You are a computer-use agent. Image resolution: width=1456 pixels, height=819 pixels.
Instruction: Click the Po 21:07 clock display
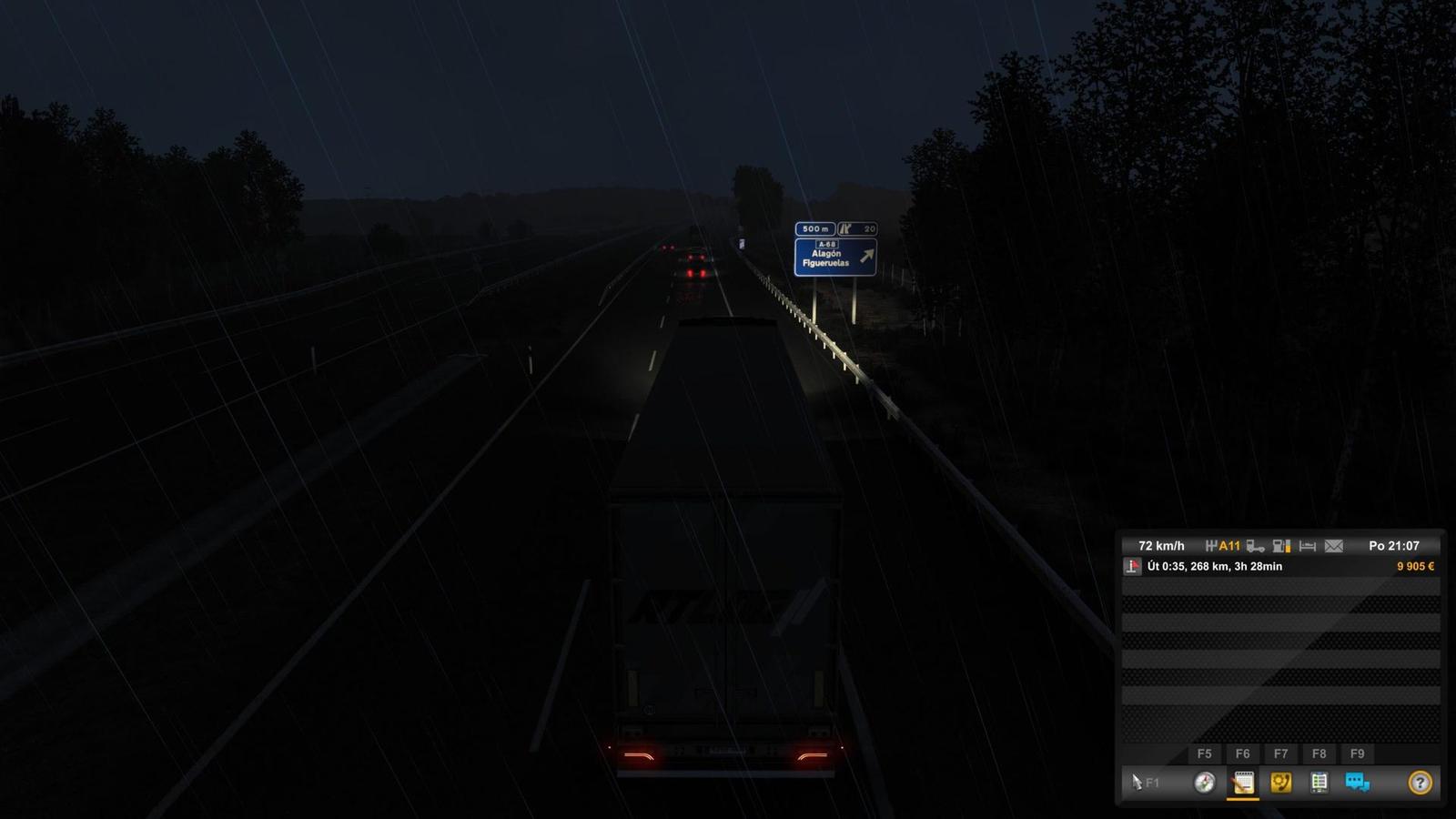[1394, 546]
